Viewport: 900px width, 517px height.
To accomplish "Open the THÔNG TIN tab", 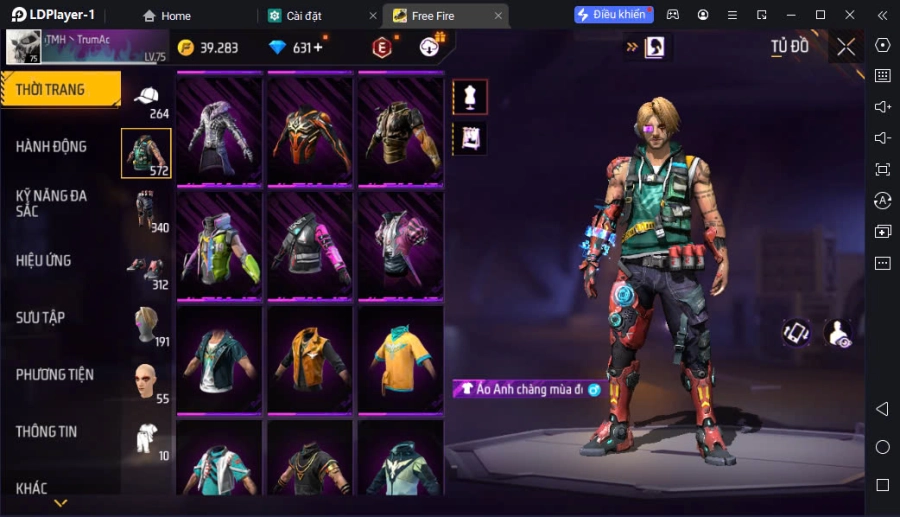I will pos(47,432).
